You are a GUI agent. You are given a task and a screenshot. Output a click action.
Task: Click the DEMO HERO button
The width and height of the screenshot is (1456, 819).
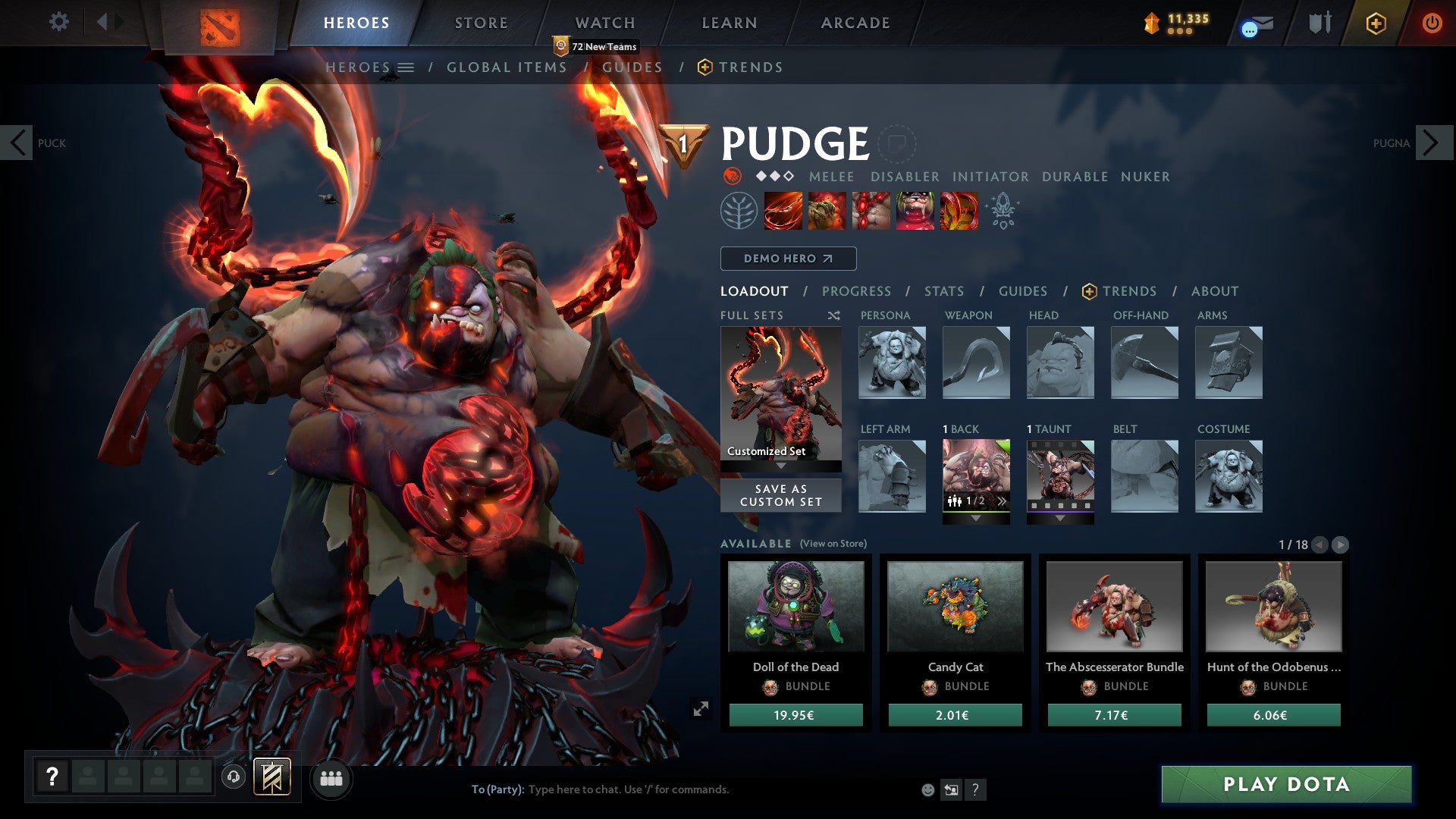787,259
